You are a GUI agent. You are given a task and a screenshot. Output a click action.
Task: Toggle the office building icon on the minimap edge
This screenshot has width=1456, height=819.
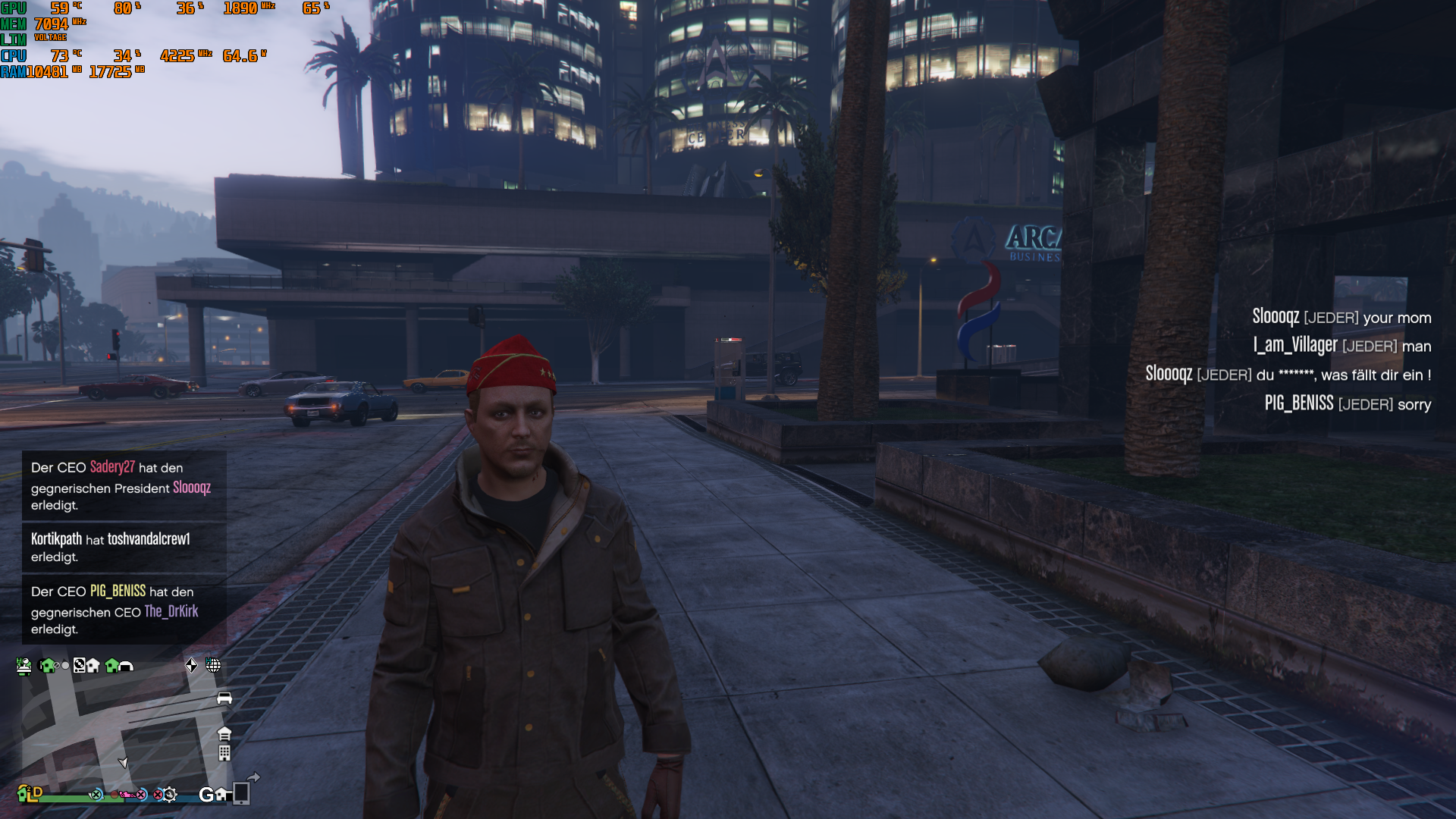coord(224,753)
